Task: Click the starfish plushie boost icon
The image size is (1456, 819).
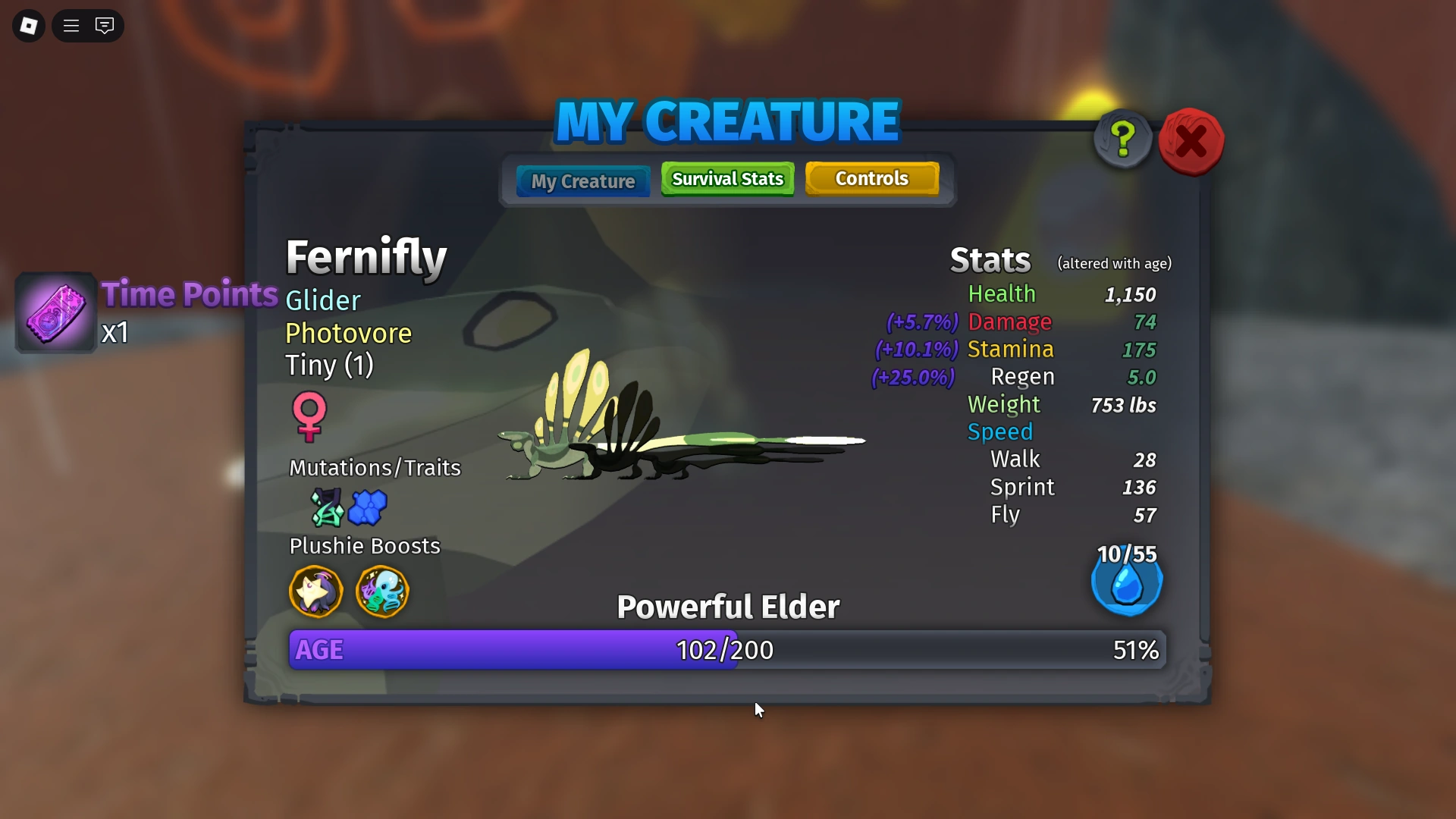Action: [x=315, y=592]
